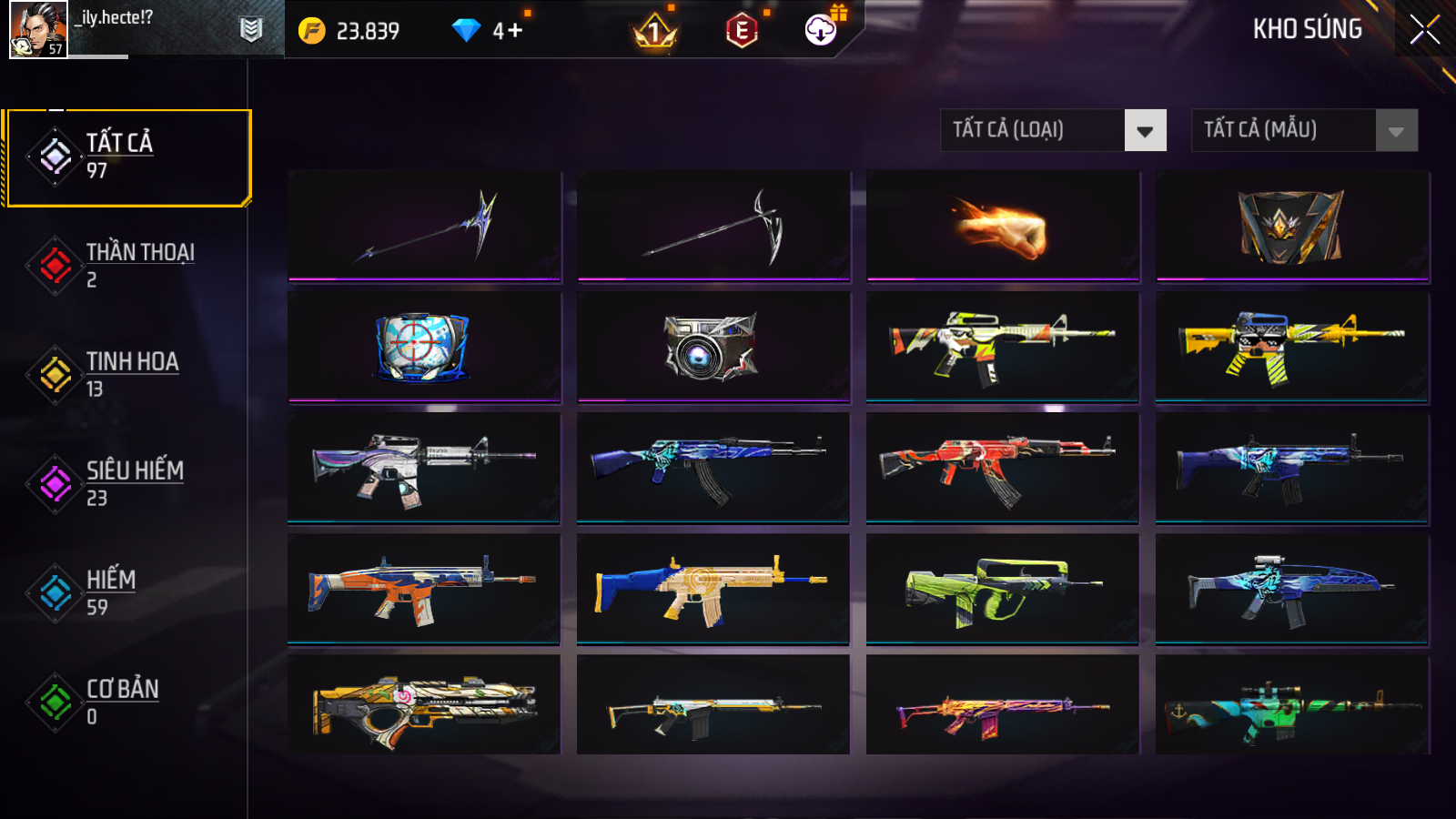Add diamonds with the plus button
The image size is (1456, 819).
tap(515, 31)
